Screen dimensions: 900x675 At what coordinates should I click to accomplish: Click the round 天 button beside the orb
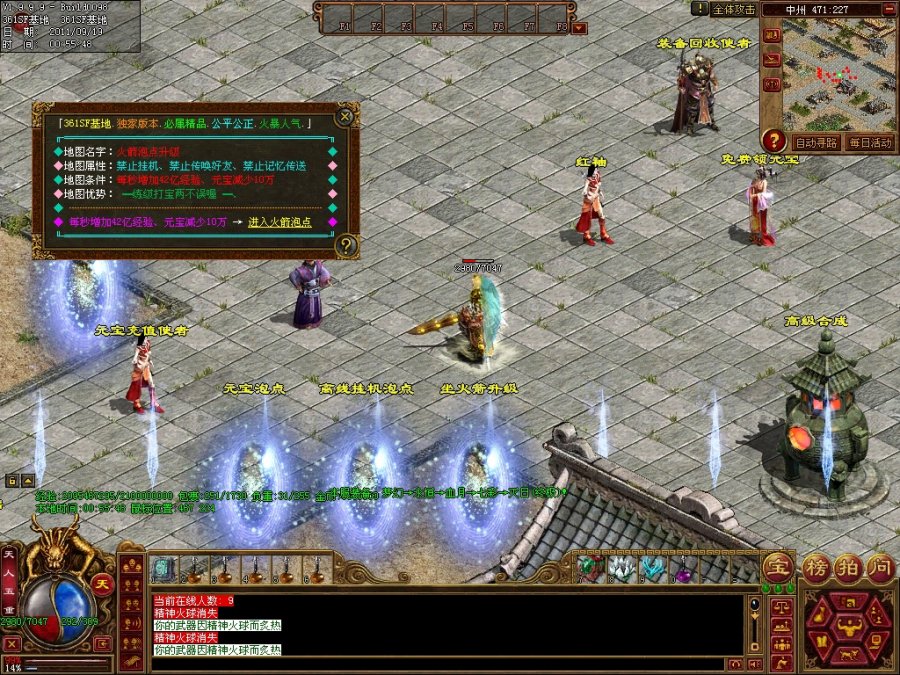pos(101,584)
